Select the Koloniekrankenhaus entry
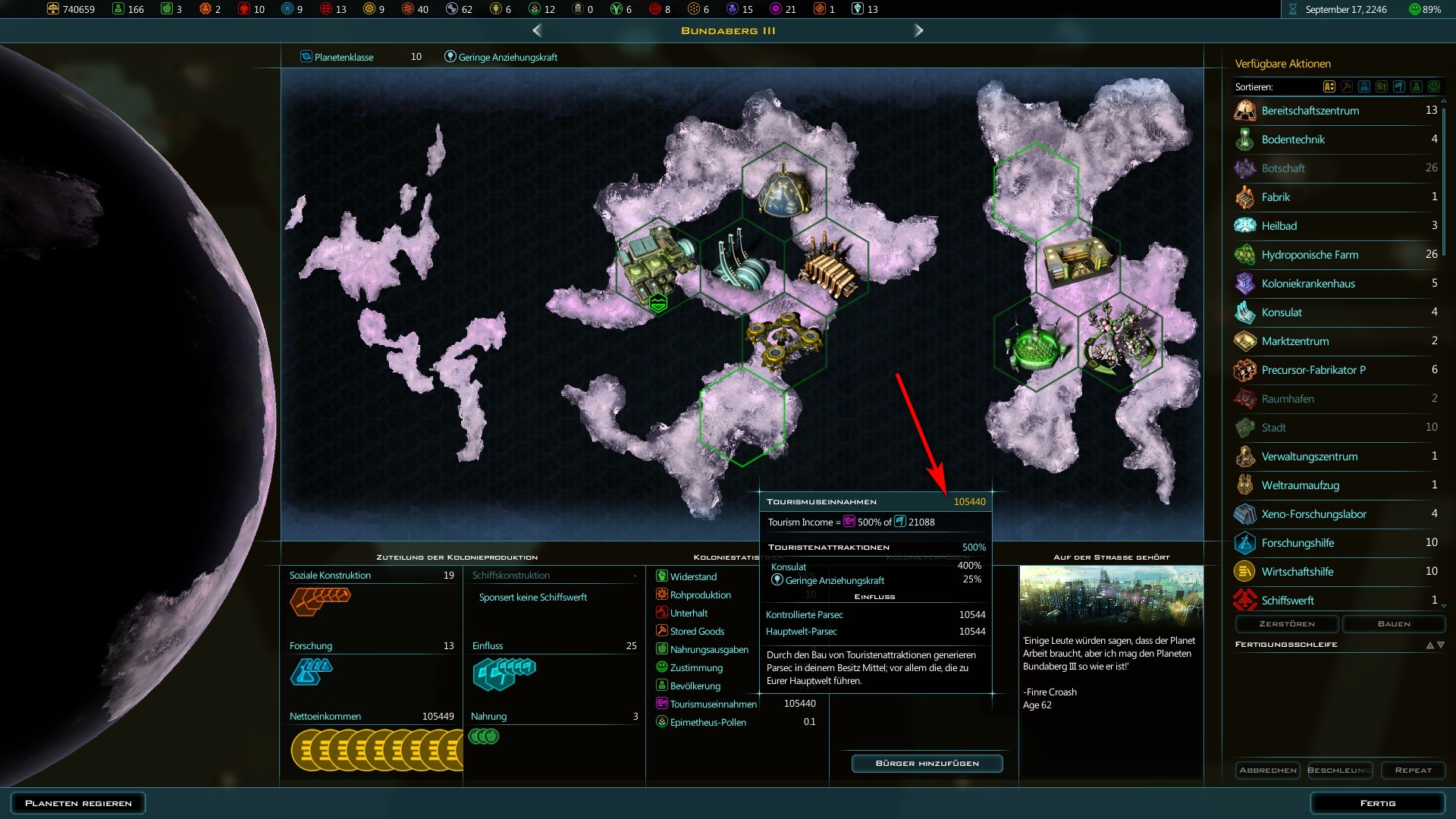Screen dimensions: 1456x819 [1307, 284]
